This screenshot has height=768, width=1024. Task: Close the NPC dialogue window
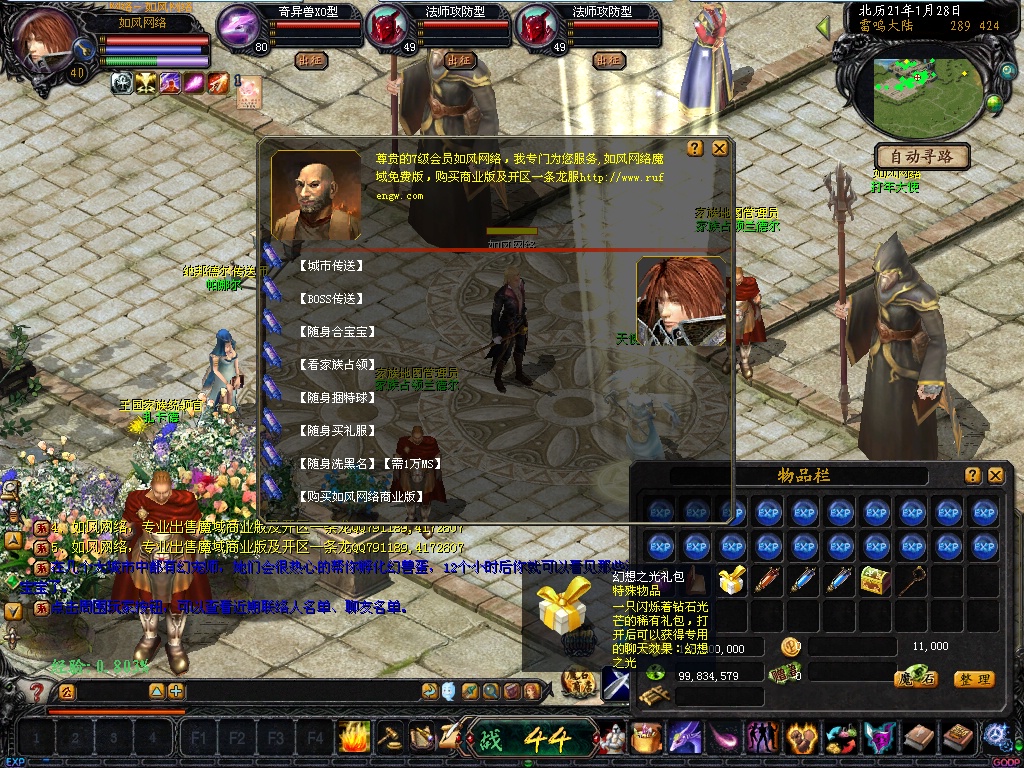coord(720,148)
